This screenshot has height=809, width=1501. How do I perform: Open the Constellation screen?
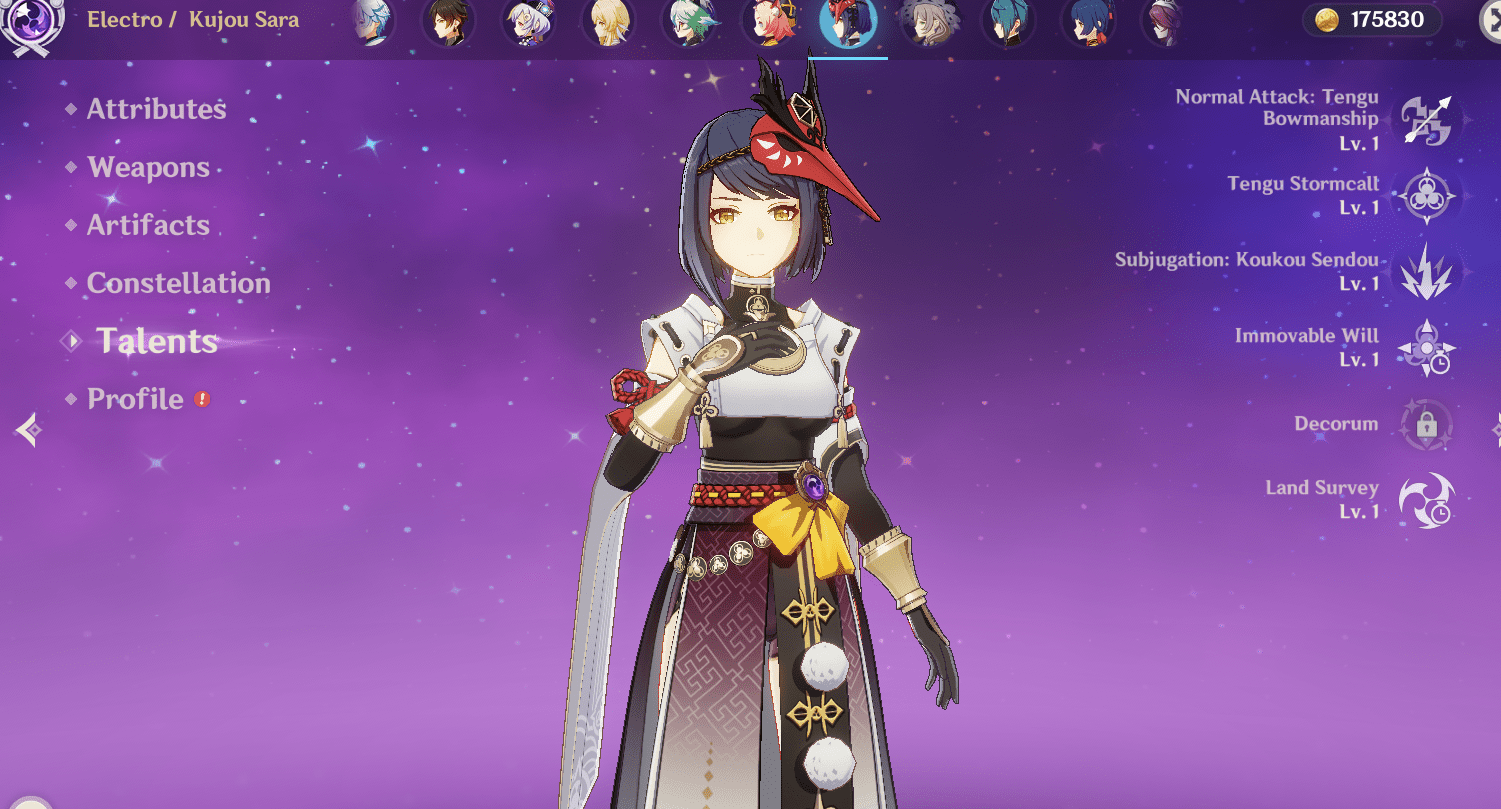[x=178, y=283]
